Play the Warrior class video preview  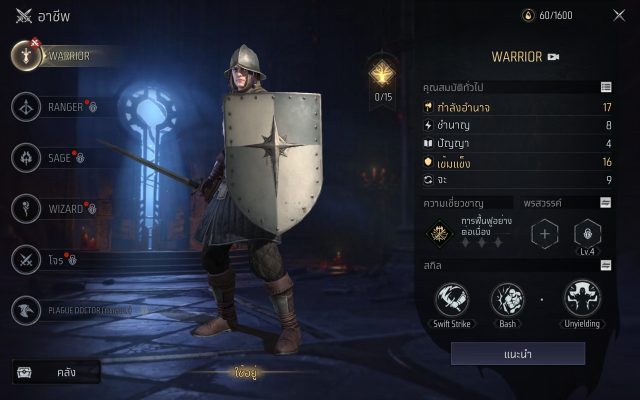[x=552, y=57]
